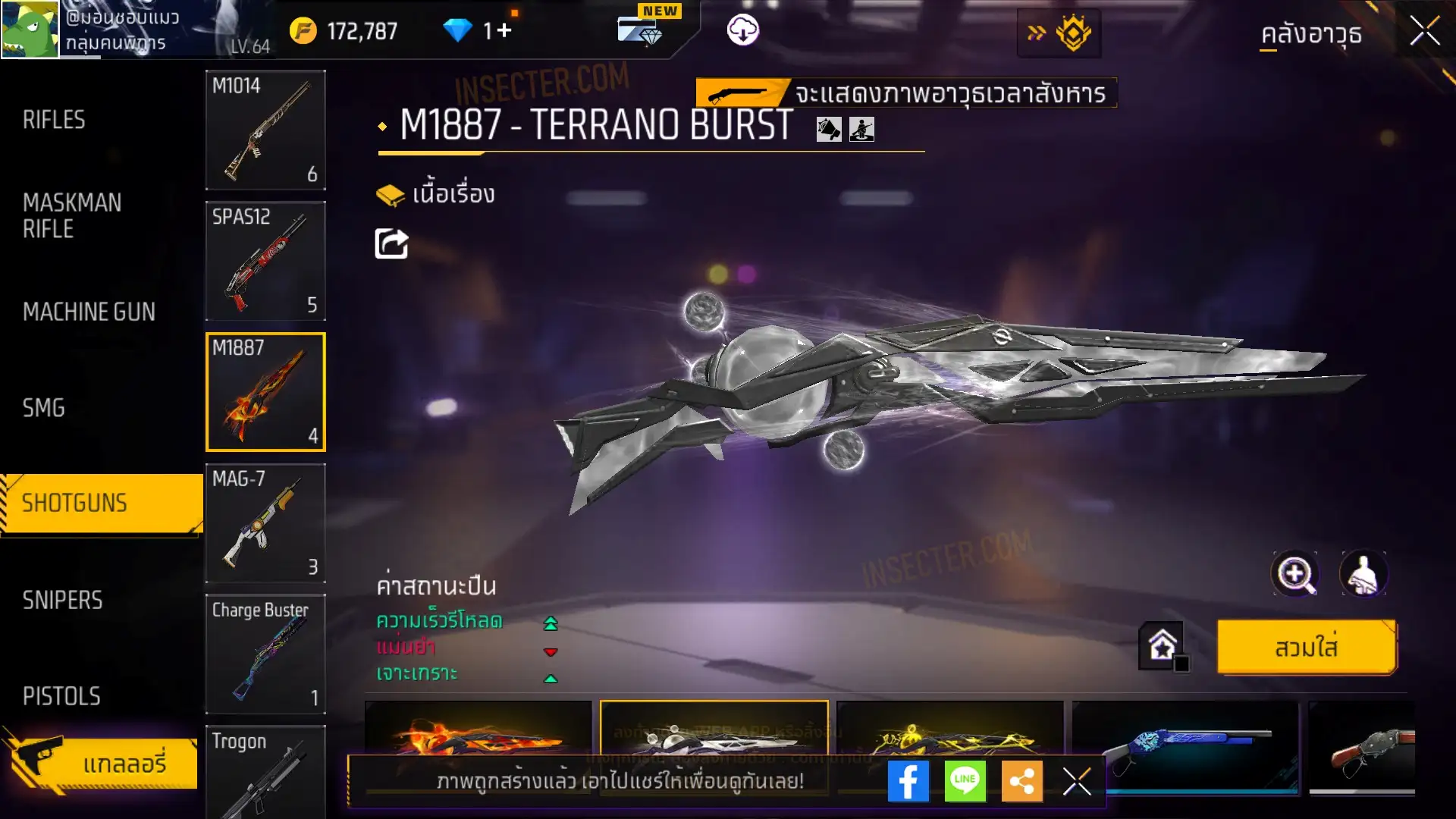The height and width of the screenshot is (819, 1456).
Task: Share the image to Facebook
Action: point(908,781)
